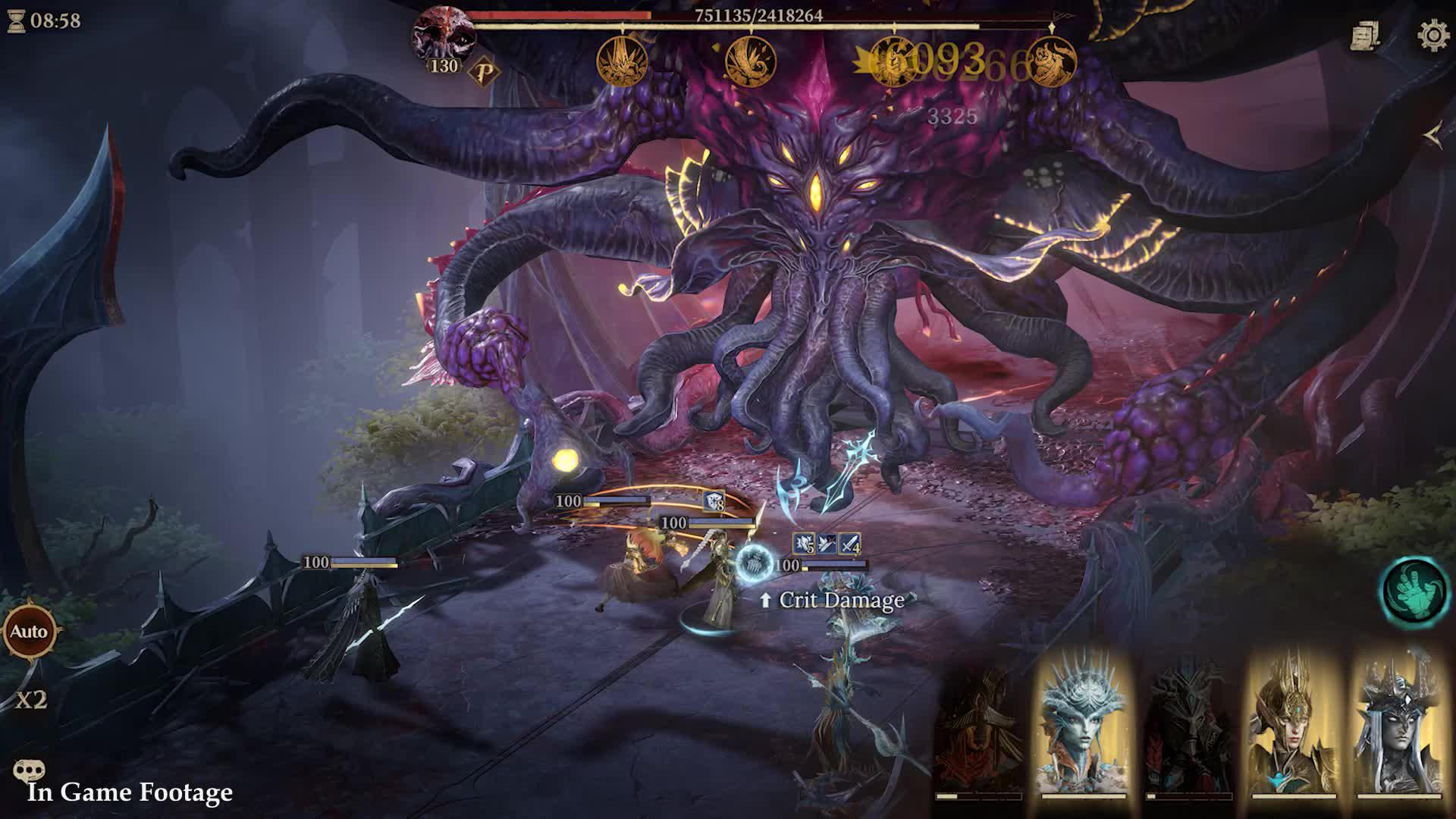Viewport: 1456px width, 819px height.
Task: Open the gear settings menu
Action: tap(1432, 36)
